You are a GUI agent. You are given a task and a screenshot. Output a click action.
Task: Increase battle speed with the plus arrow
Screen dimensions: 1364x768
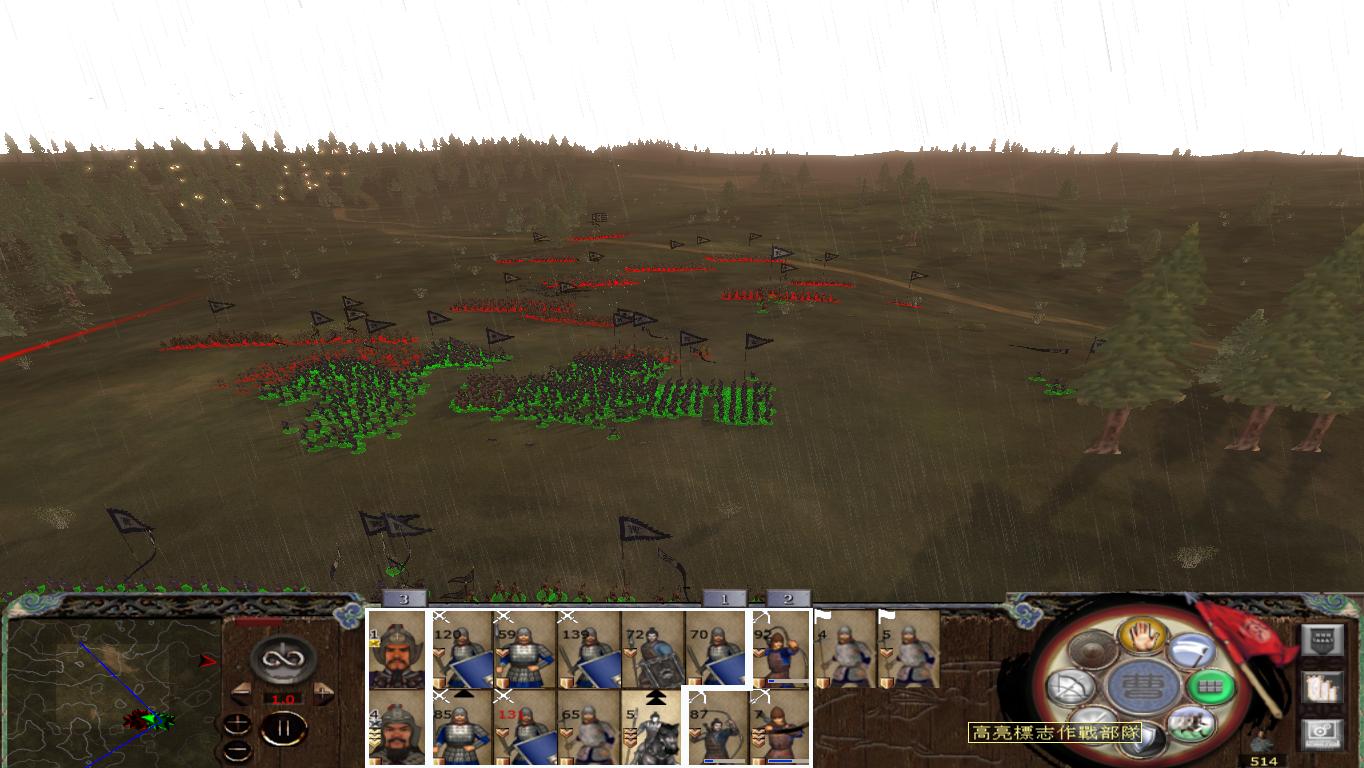click(322, 693)
